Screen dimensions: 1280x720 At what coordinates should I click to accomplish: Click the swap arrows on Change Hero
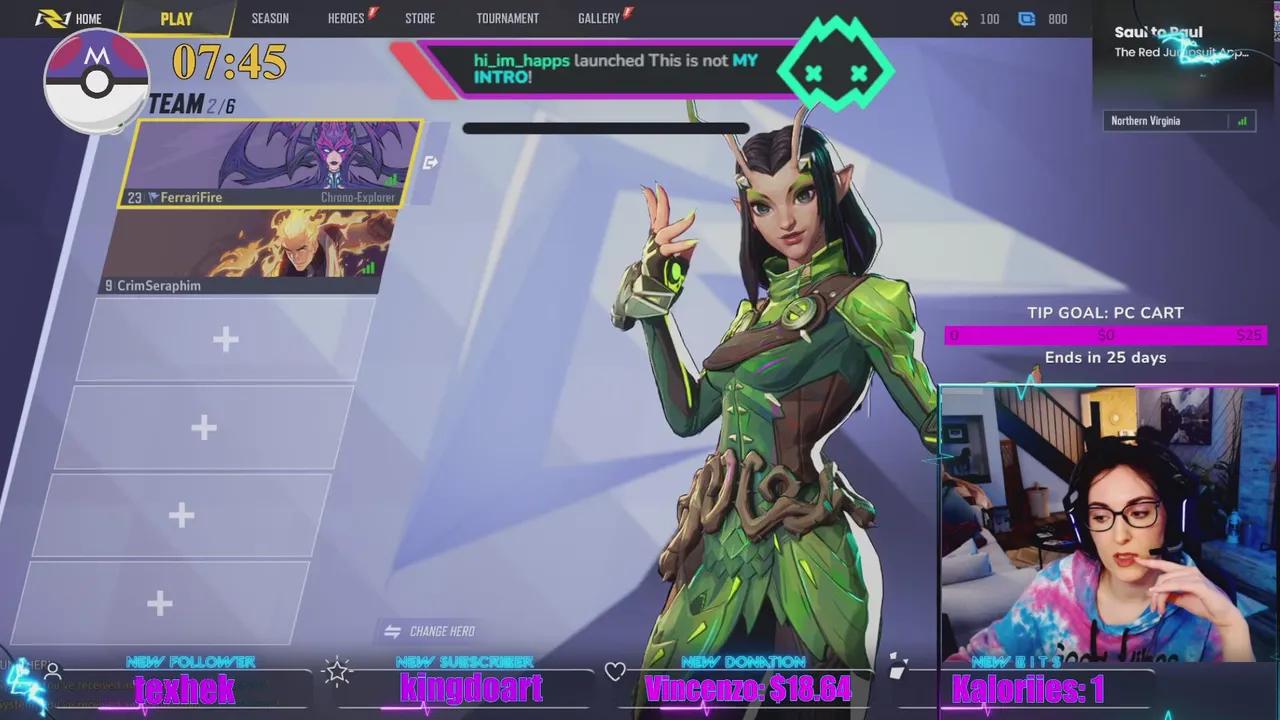[390, 630]
